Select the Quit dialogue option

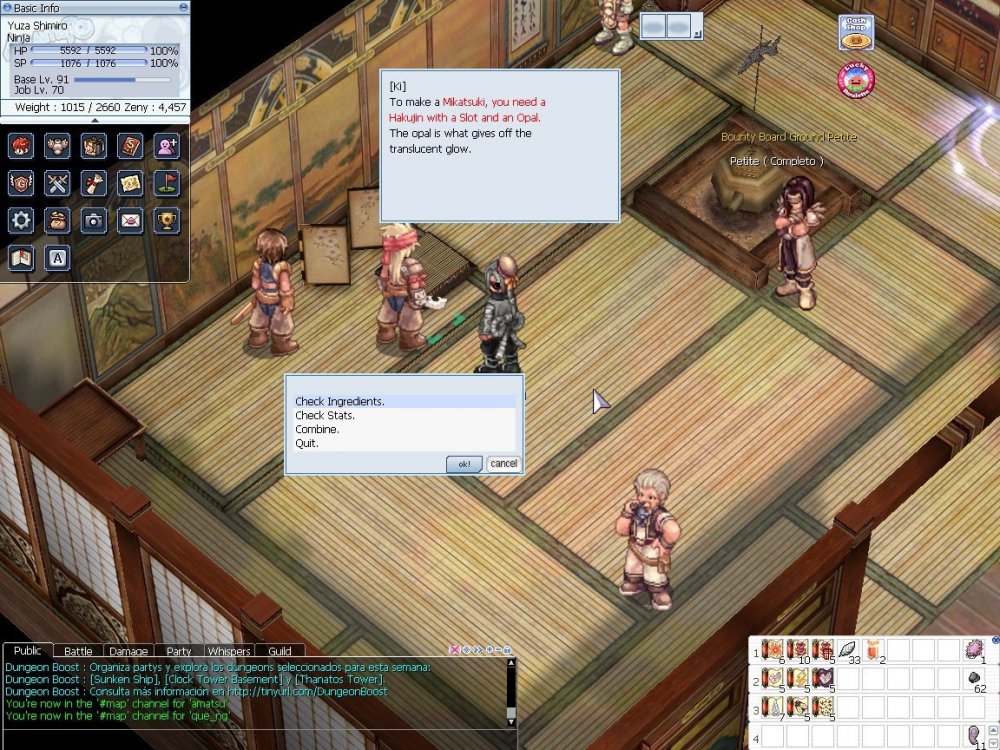[307, 443]
